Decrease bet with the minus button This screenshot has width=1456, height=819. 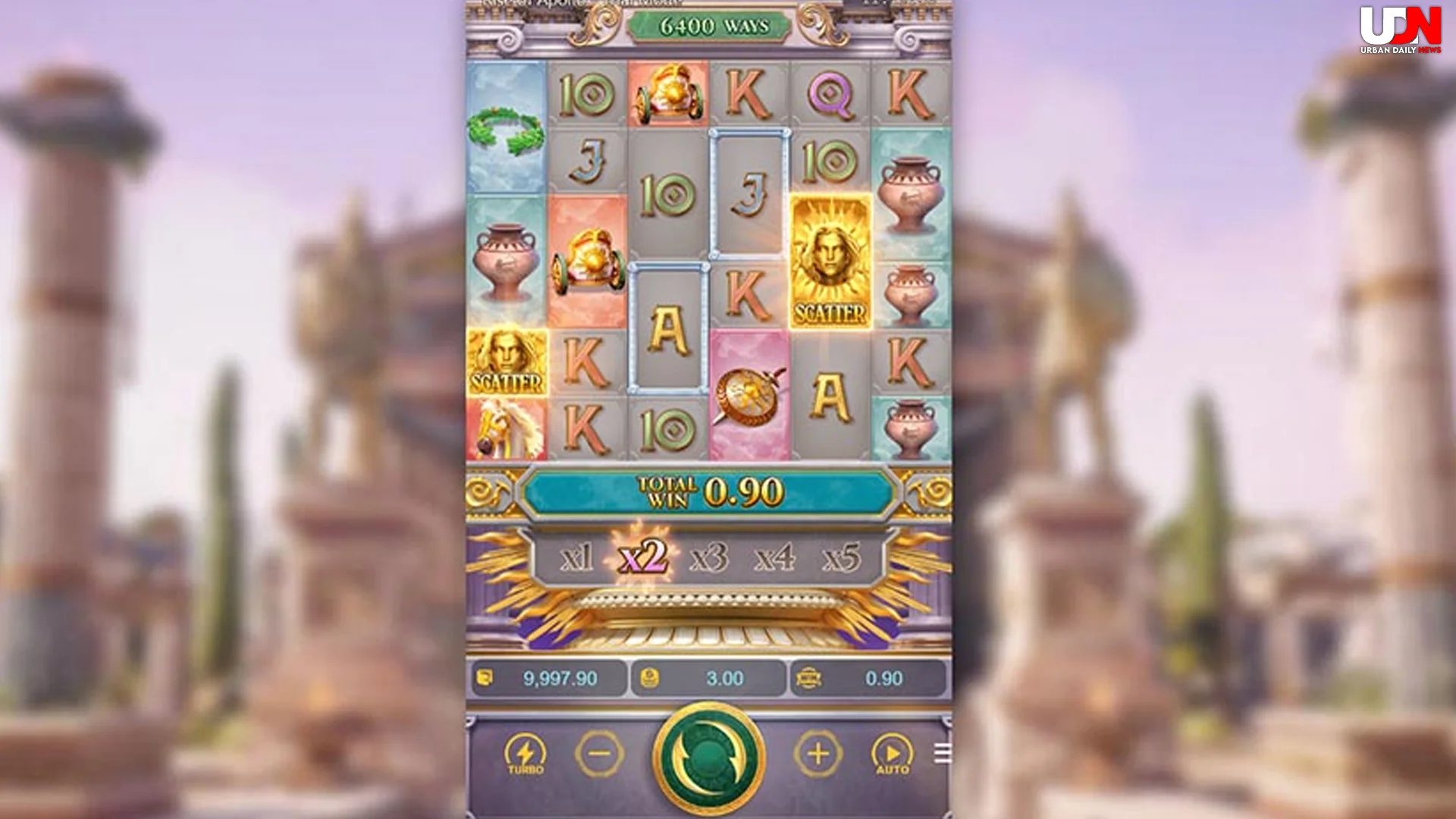coord(600,753)
